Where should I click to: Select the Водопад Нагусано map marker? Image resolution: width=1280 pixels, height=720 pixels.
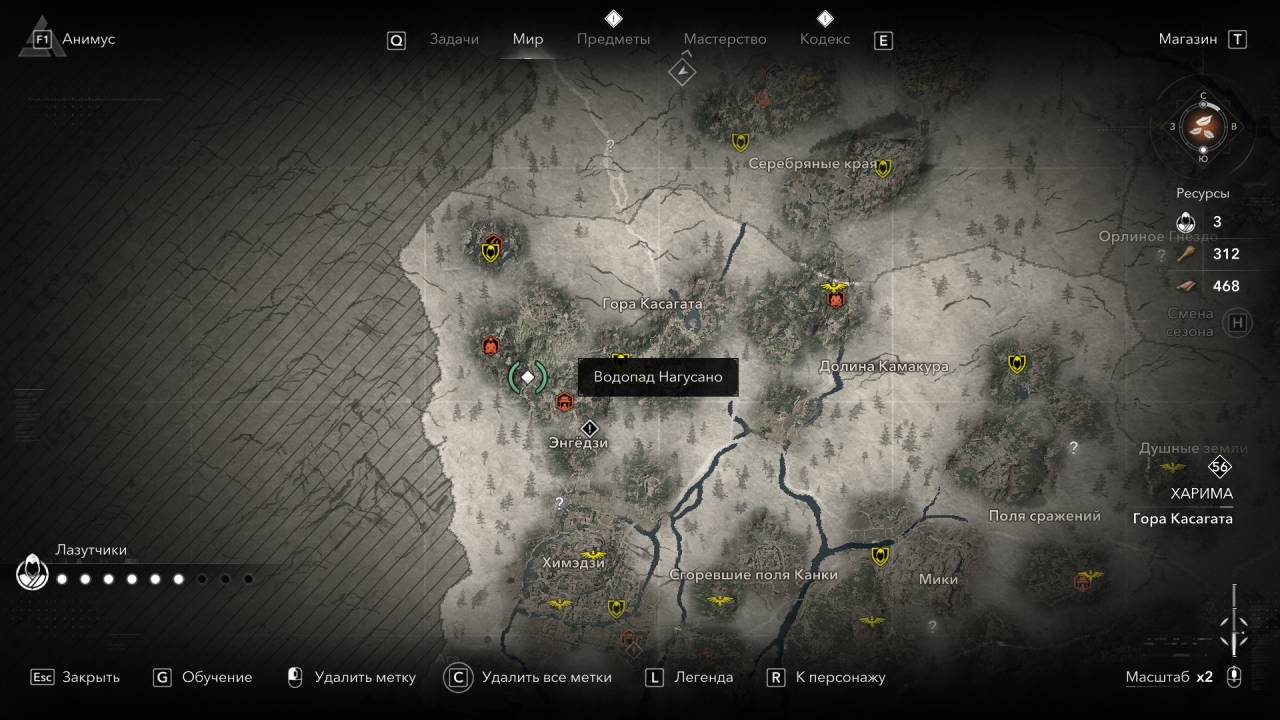pos(528,377)
